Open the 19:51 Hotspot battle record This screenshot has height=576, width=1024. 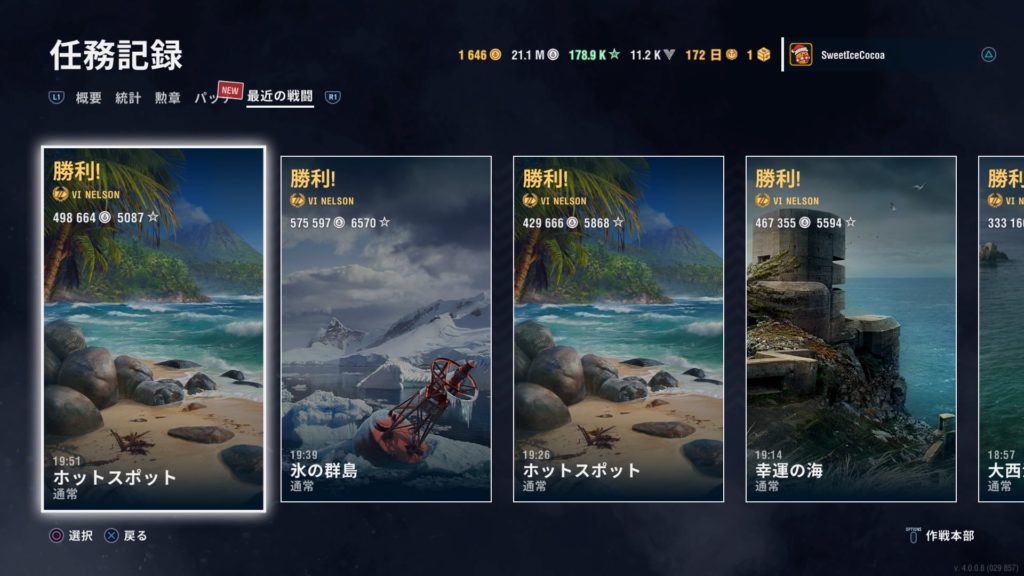click(154, 329)
